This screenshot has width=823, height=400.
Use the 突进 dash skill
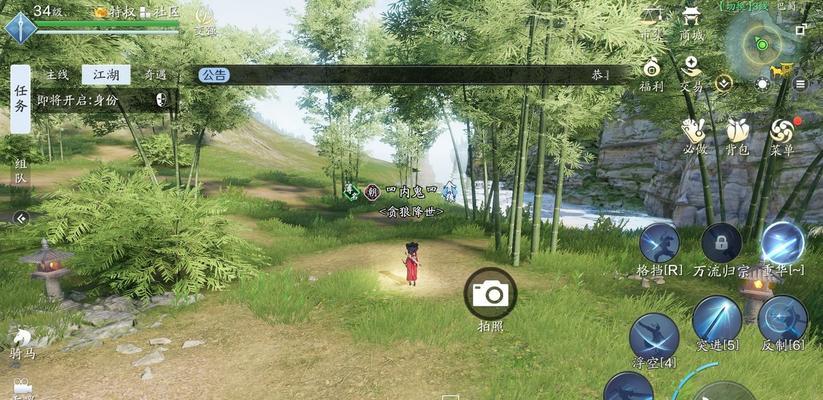[x=717, y=320]
